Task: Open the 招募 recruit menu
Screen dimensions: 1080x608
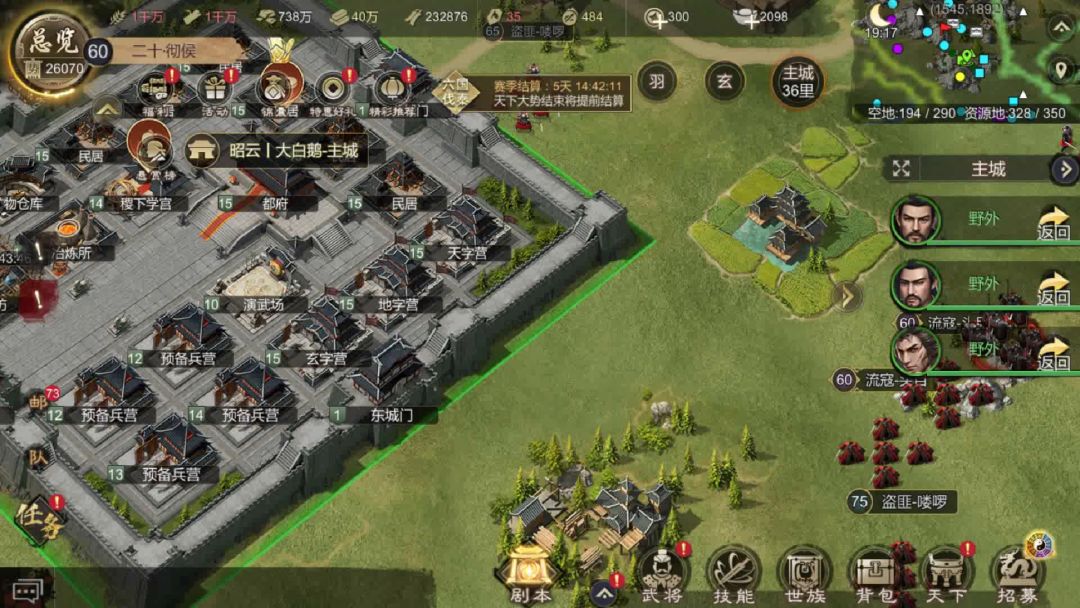Action: (1018, 574)
